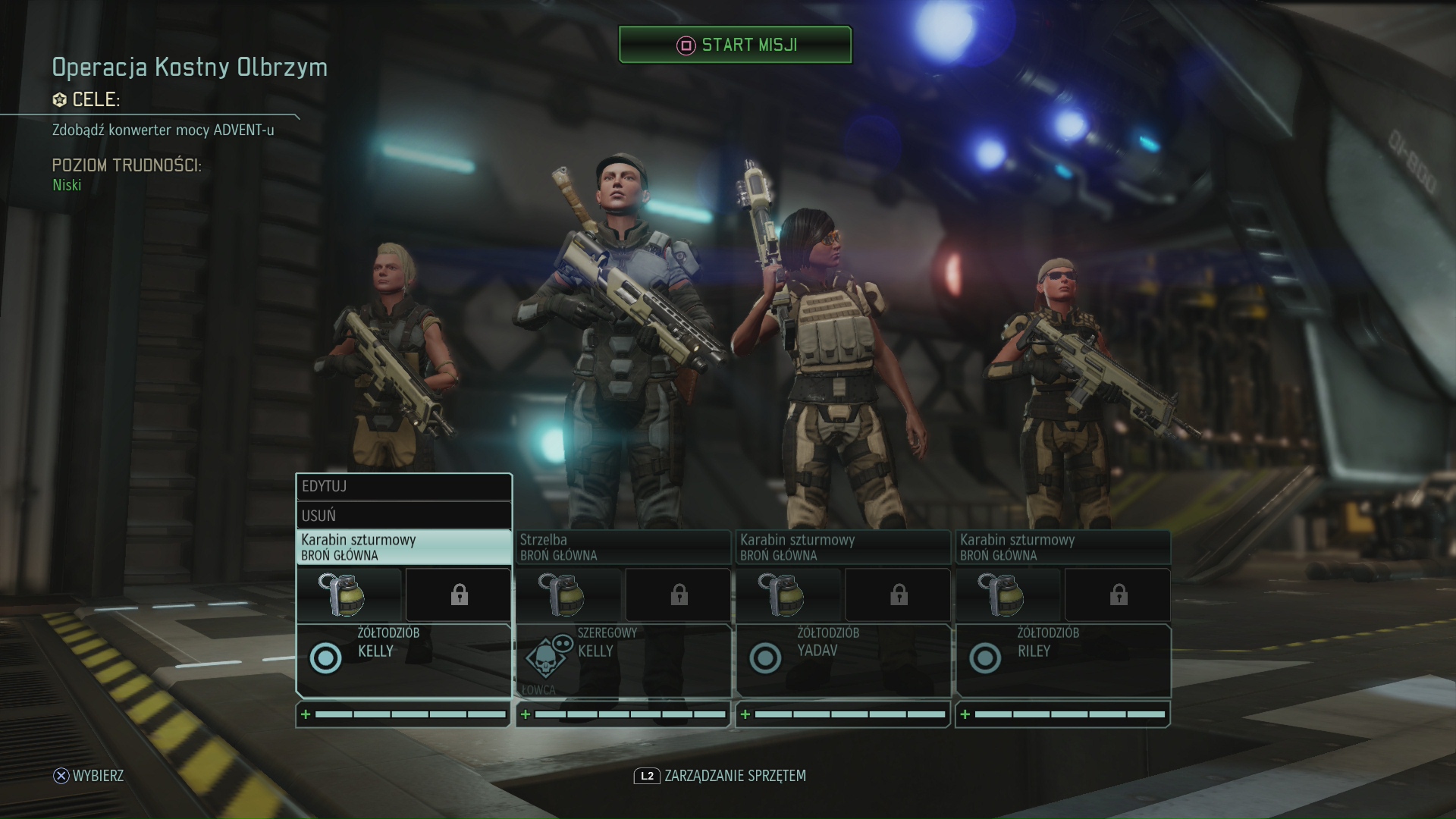Select the highlighted Karabin szturmowy primary weapon
Screen dimensions: 1456x819
[403, 547]
